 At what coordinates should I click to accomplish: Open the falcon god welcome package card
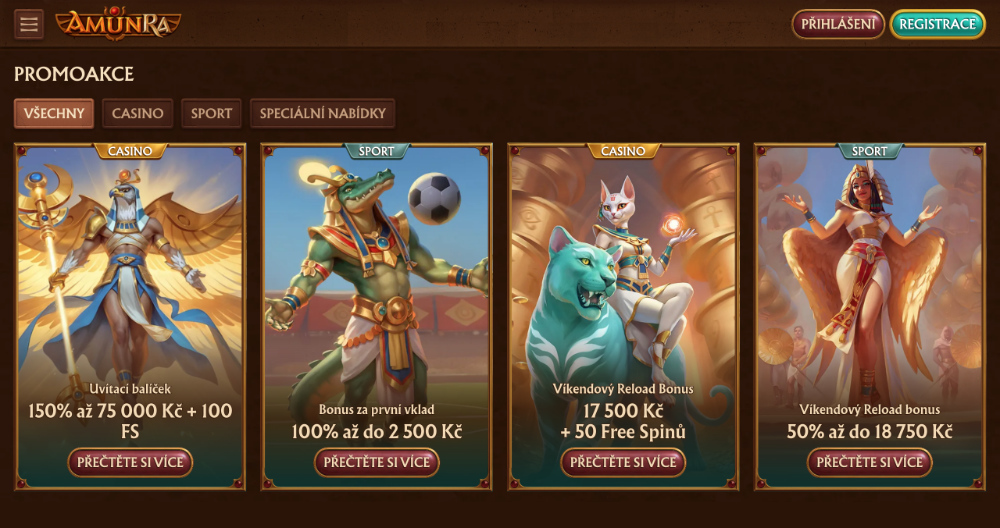click(130, 270)
